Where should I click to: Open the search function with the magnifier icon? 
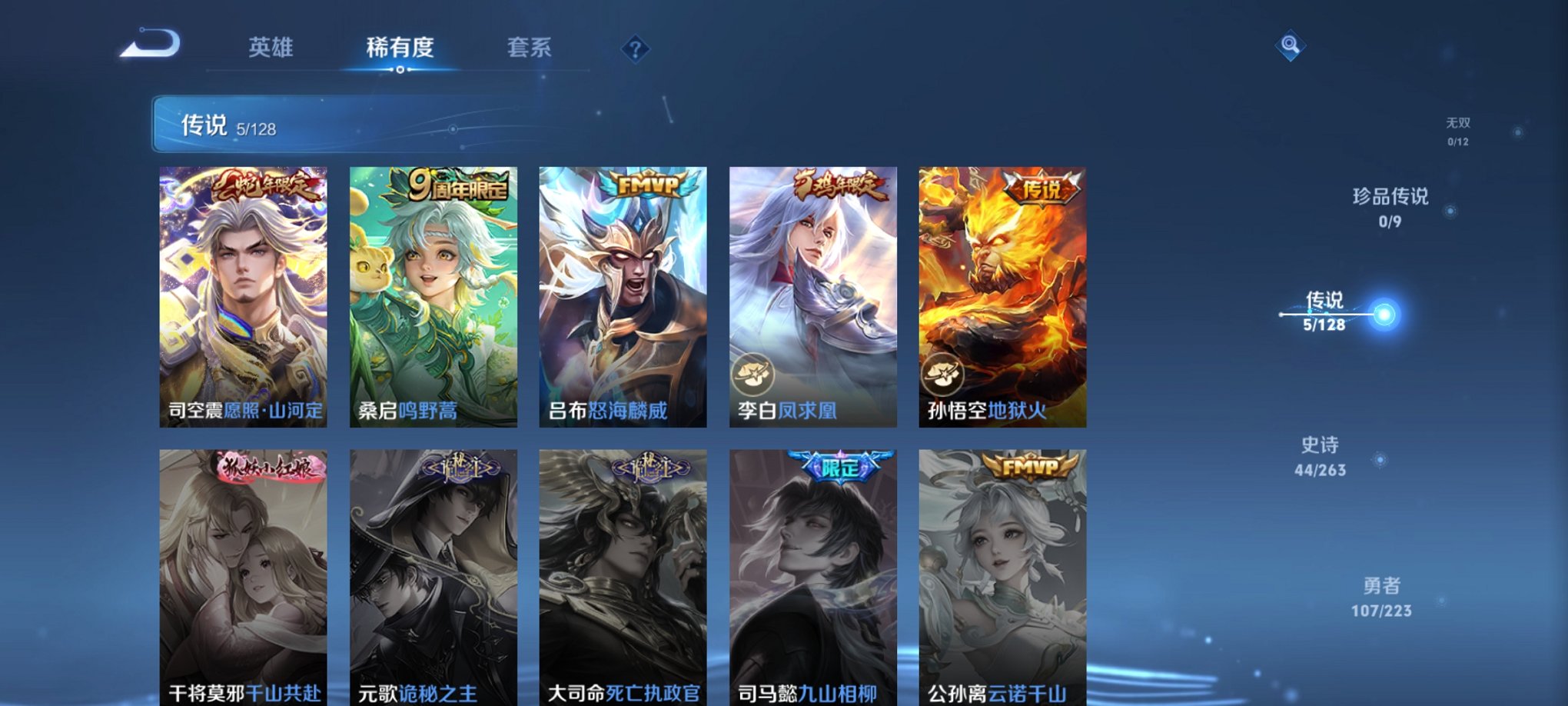tap(1291, 45)
